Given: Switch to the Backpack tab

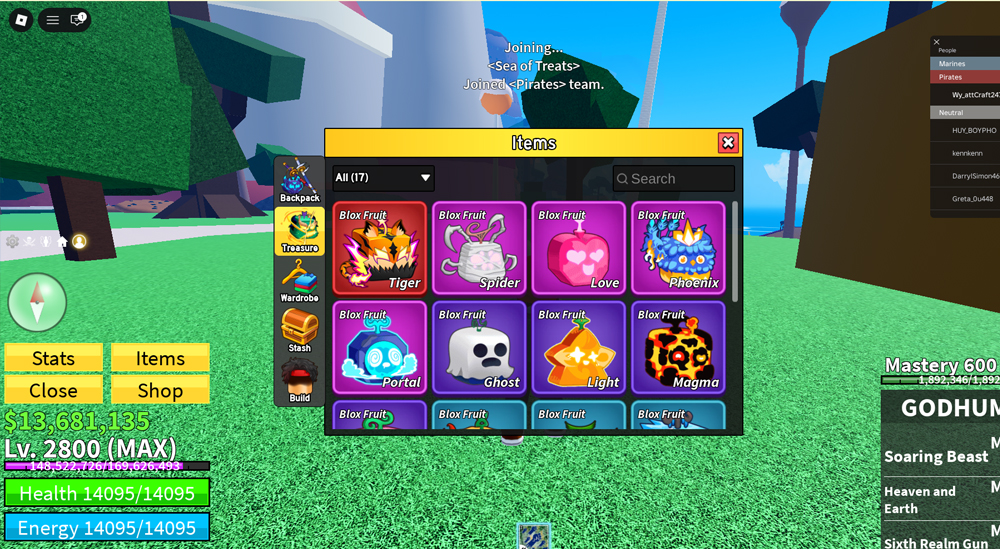Looking at the screenshot, I should tap(299, 181).
